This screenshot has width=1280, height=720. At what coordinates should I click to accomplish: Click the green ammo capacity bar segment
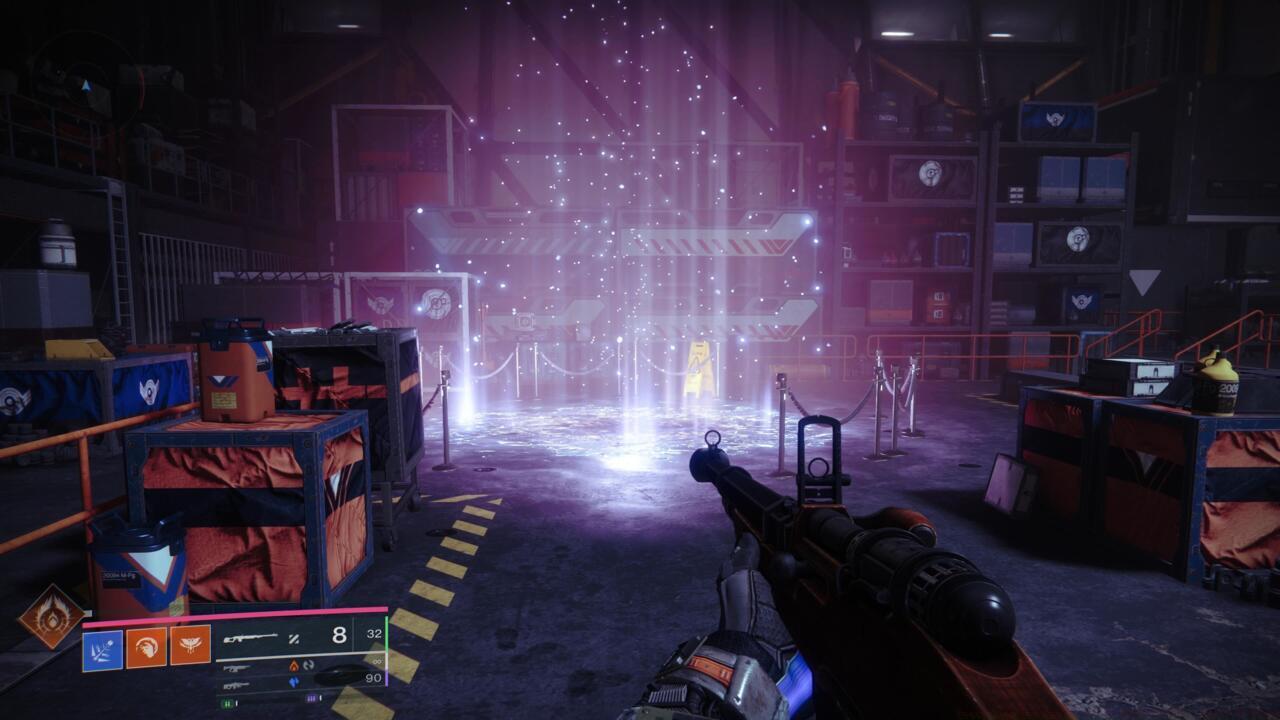228,702
